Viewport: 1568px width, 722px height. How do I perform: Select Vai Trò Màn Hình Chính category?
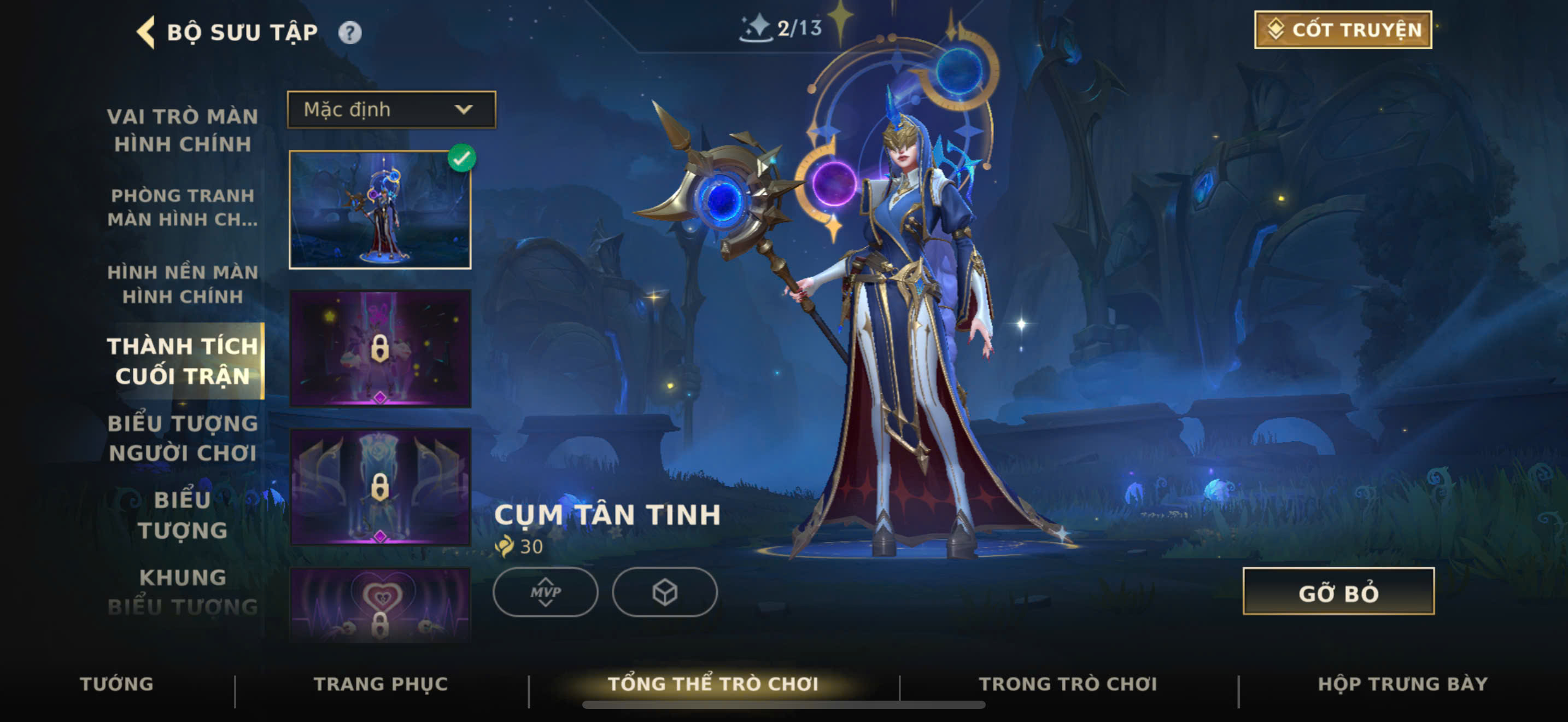click(183, 130)
